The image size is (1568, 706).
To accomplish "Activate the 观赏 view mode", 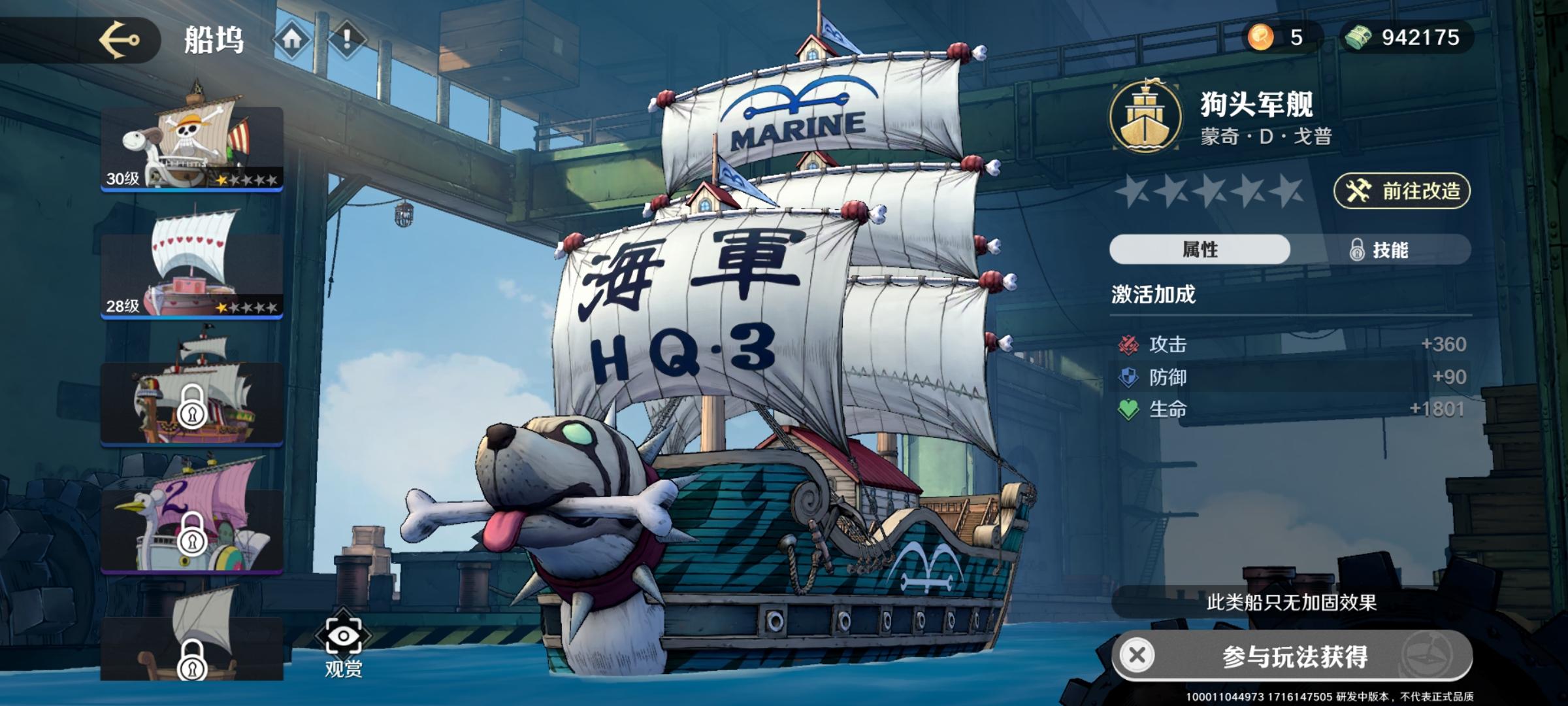I will coord(343,644).
